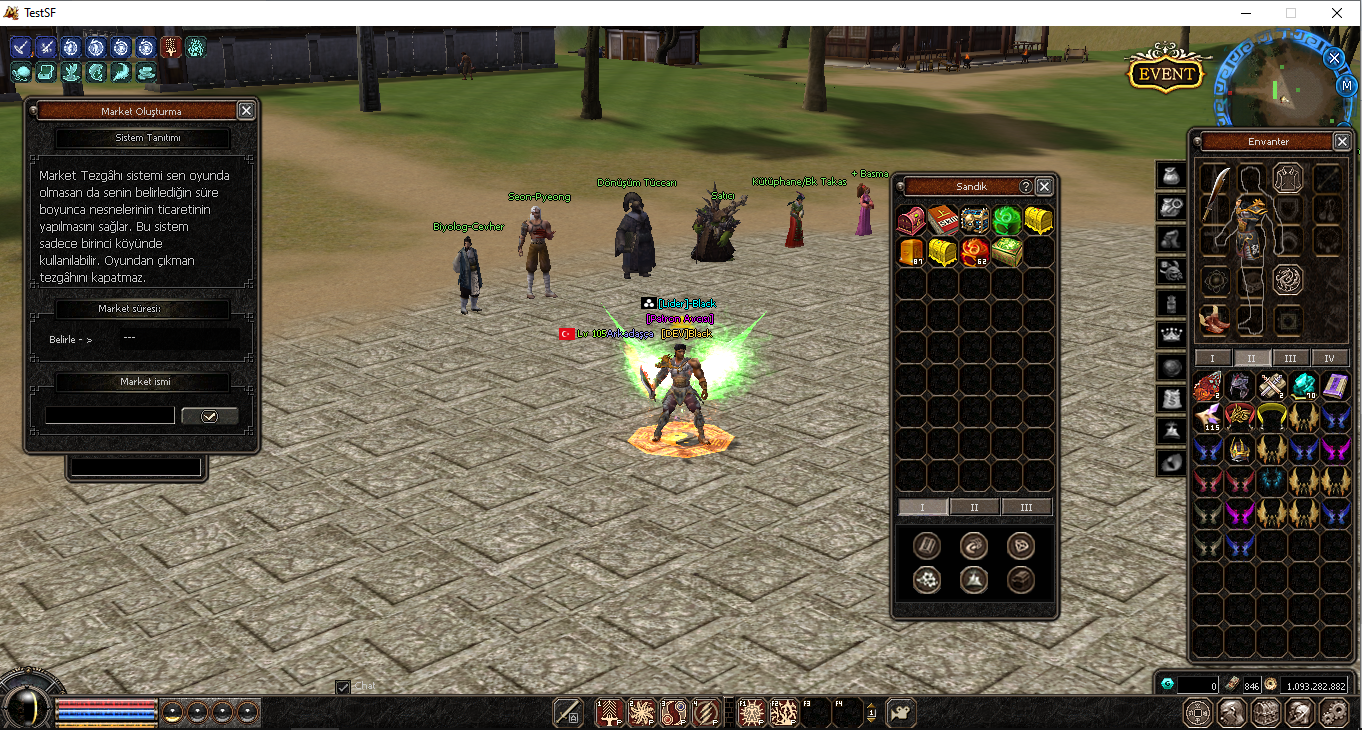Click the camera icon on the hotbar

(x=900, y=712)
